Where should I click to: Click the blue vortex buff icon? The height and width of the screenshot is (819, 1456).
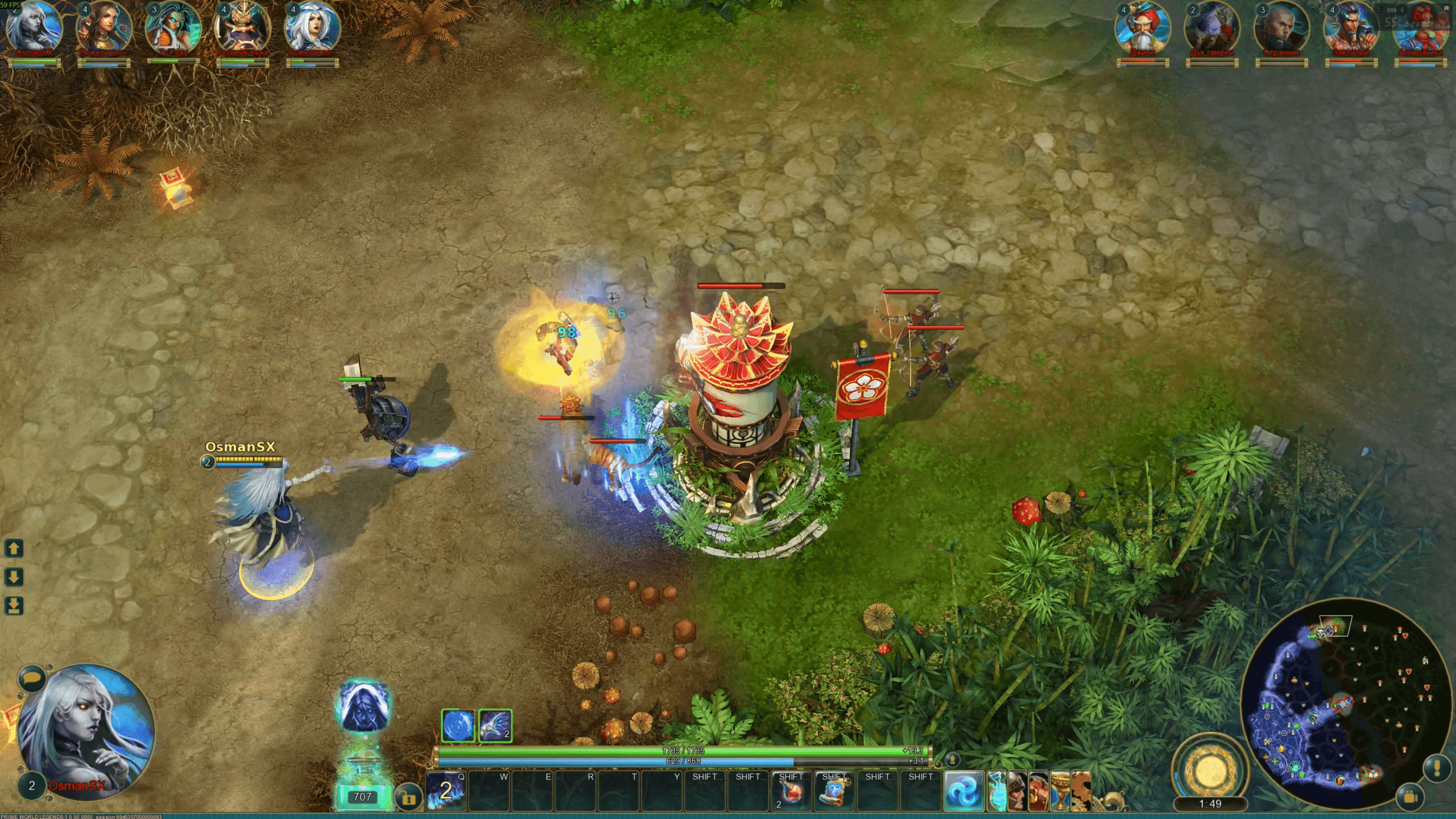458,726
